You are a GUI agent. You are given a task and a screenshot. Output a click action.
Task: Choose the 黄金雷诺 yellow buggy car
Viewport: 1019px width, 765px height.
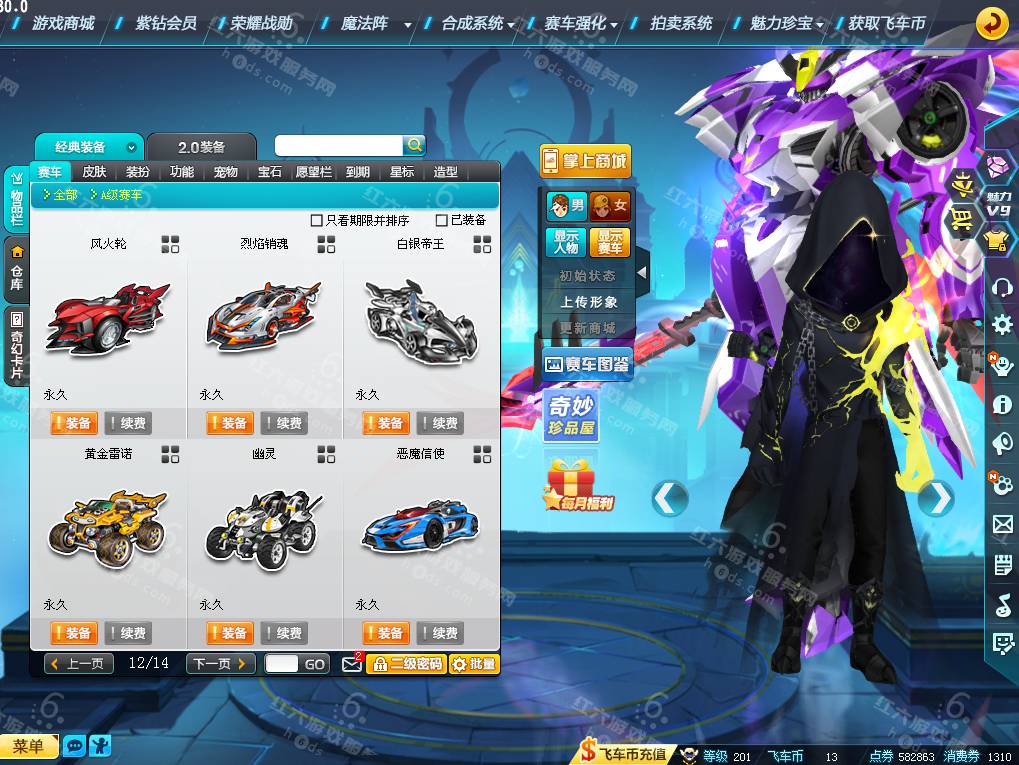(x=107, y=526)
